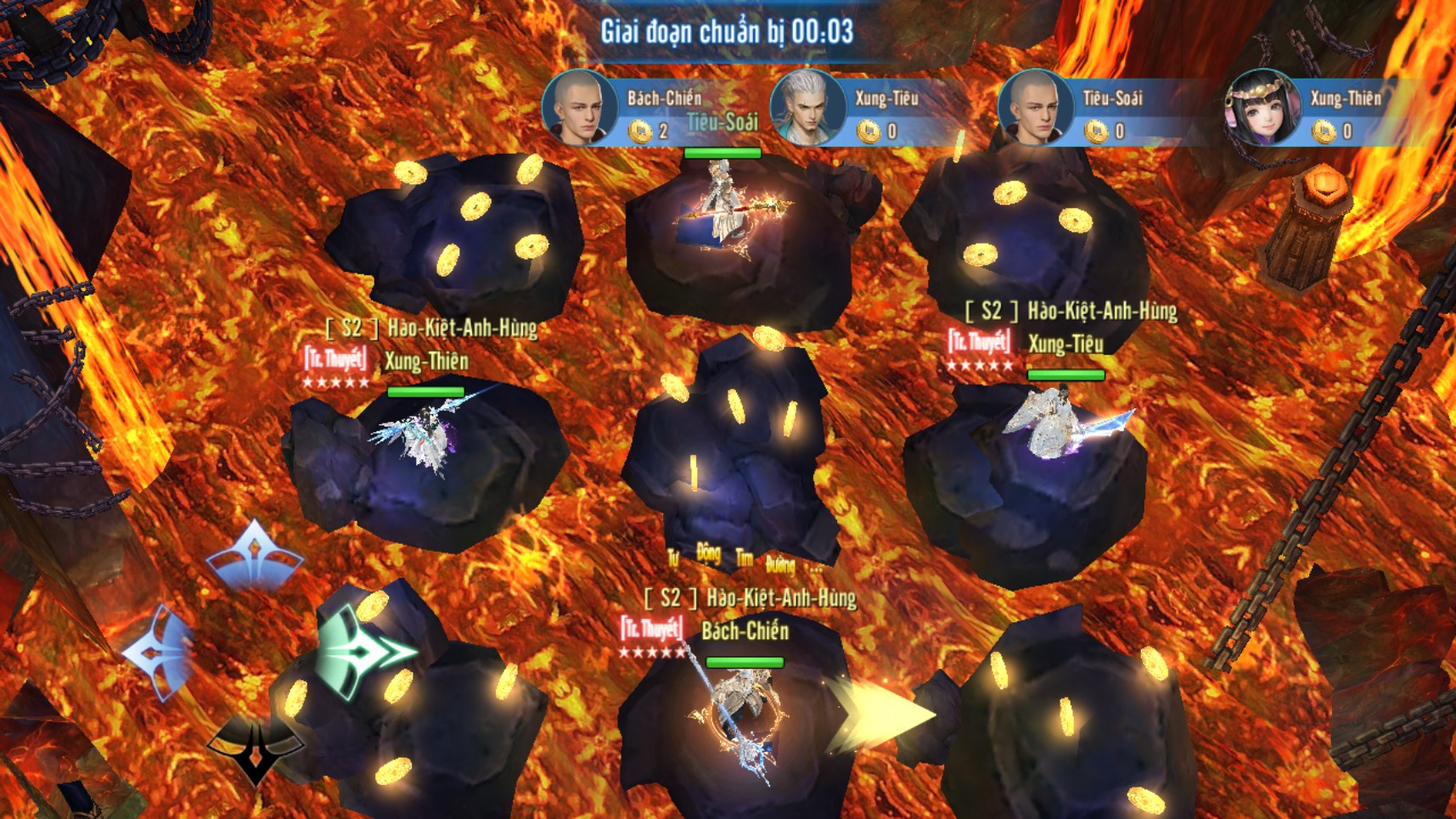Tap the up direction arrow
This screenshot has height=819, width=1456.
click(x=254, y=556)
